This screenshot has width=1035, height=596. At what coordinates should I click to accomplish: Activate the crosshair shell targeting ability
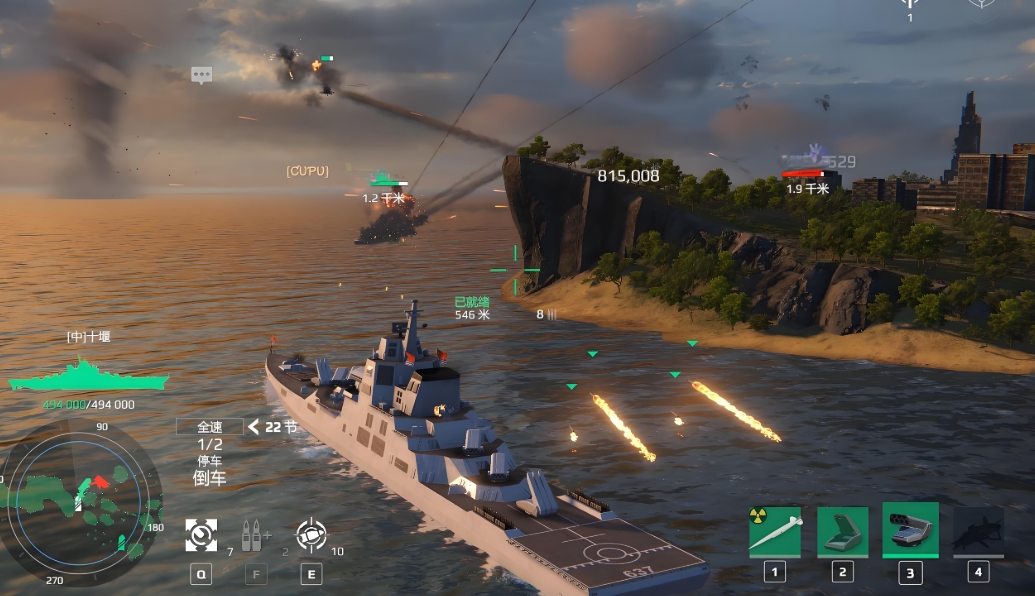[311, 536]
